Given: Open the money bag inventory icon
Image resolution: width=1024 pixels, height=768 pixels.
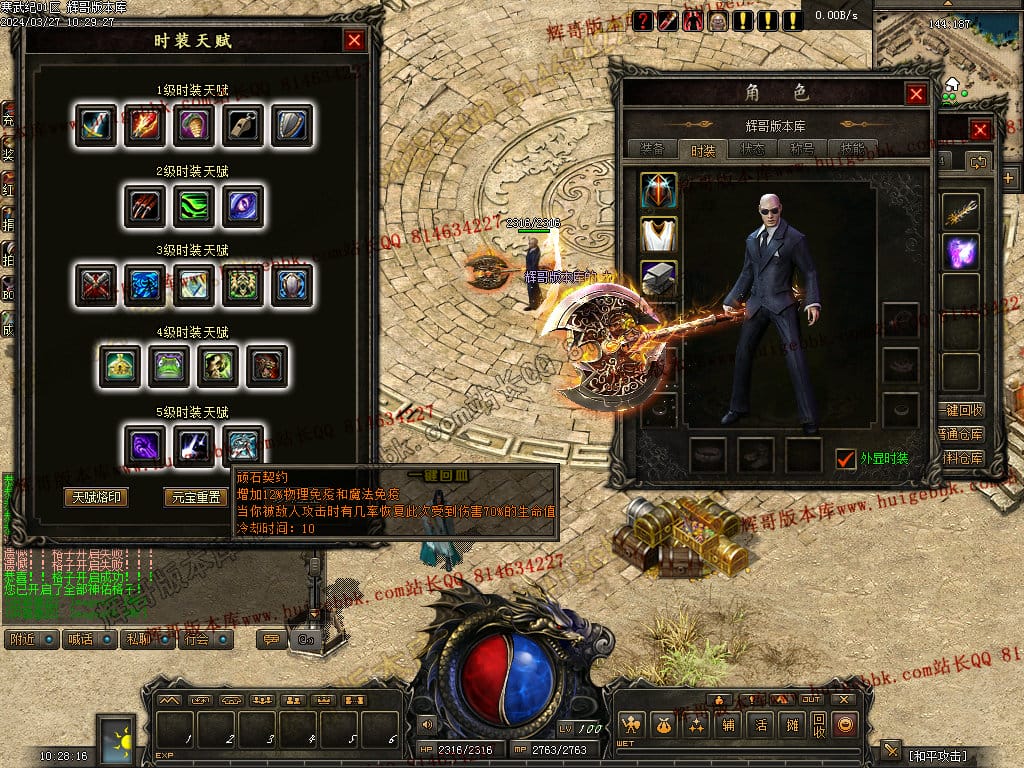Looking at the screenshot, I should [x=662, y=725].
